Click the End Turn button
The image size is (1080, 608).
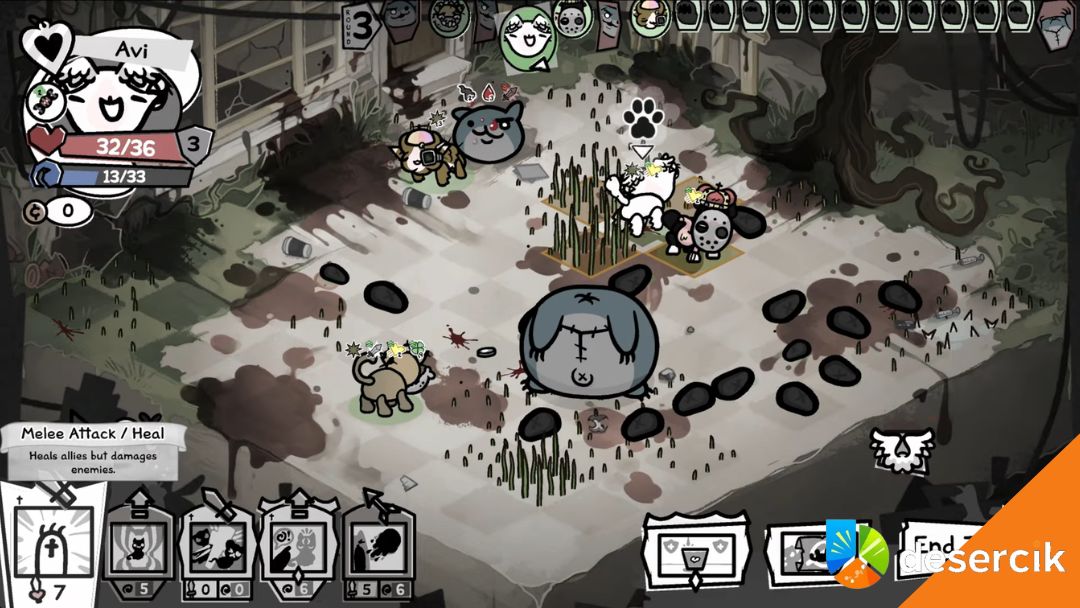pyautogui.click(x=935, y=548)
